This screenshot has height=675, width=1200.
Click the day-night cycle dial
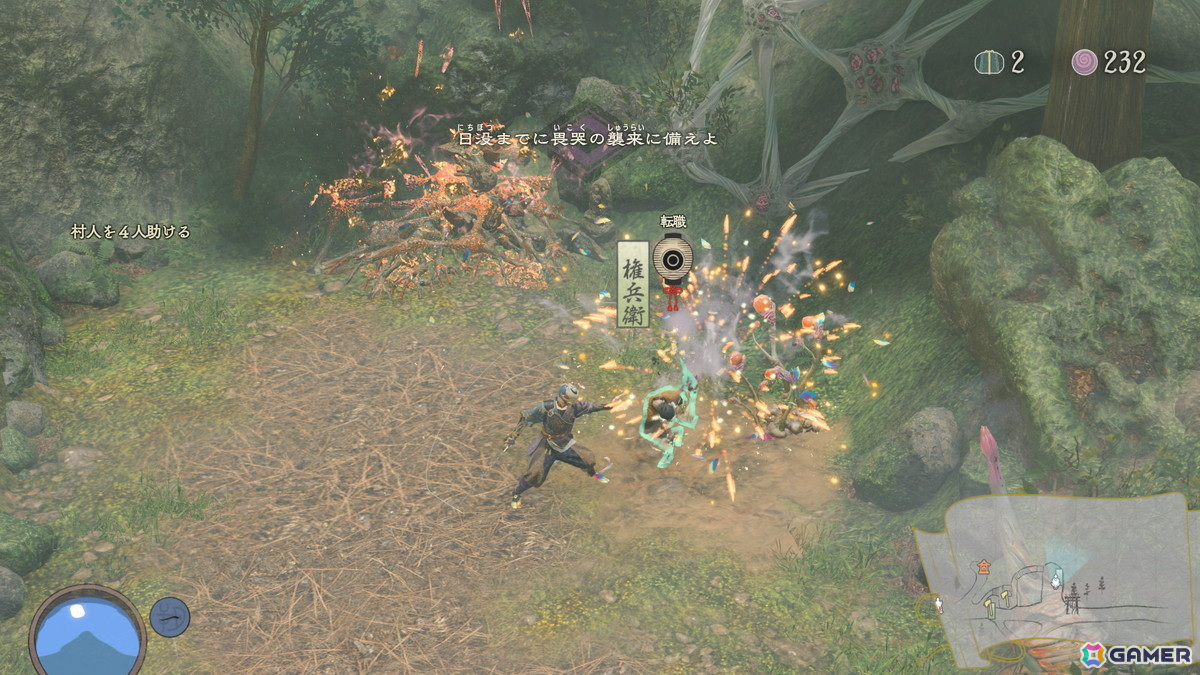(88, 632)
